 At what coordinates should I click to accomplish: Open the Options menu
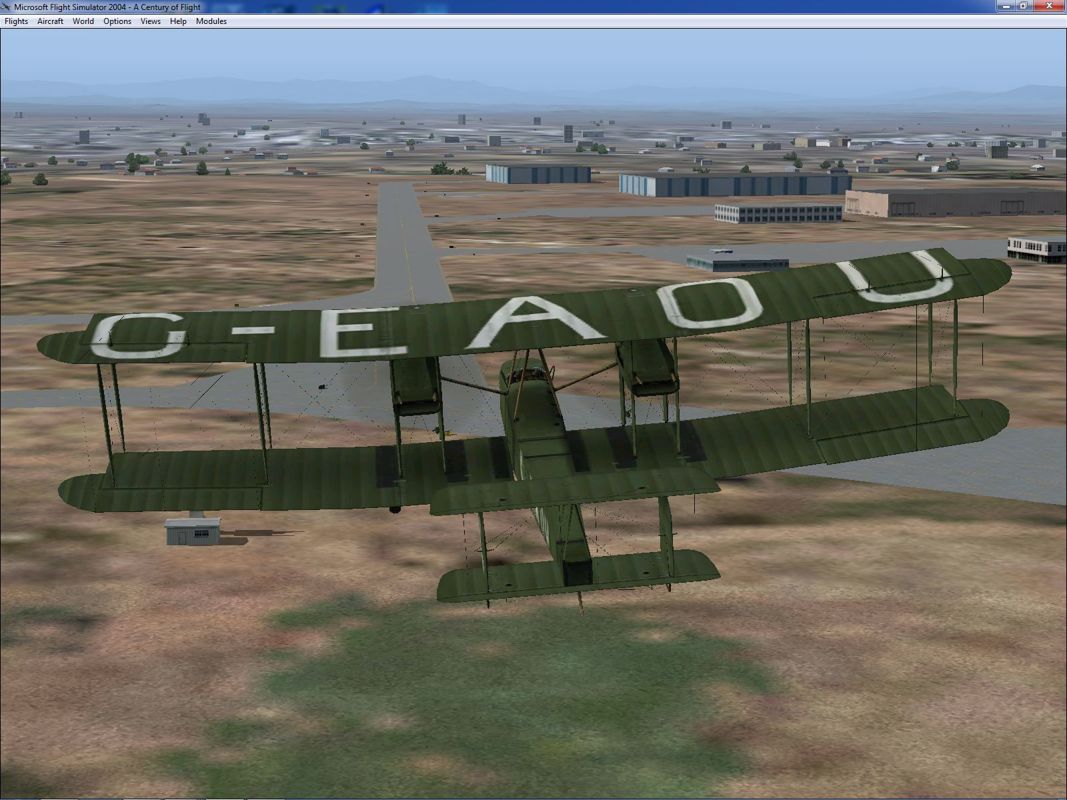[117, 21]
